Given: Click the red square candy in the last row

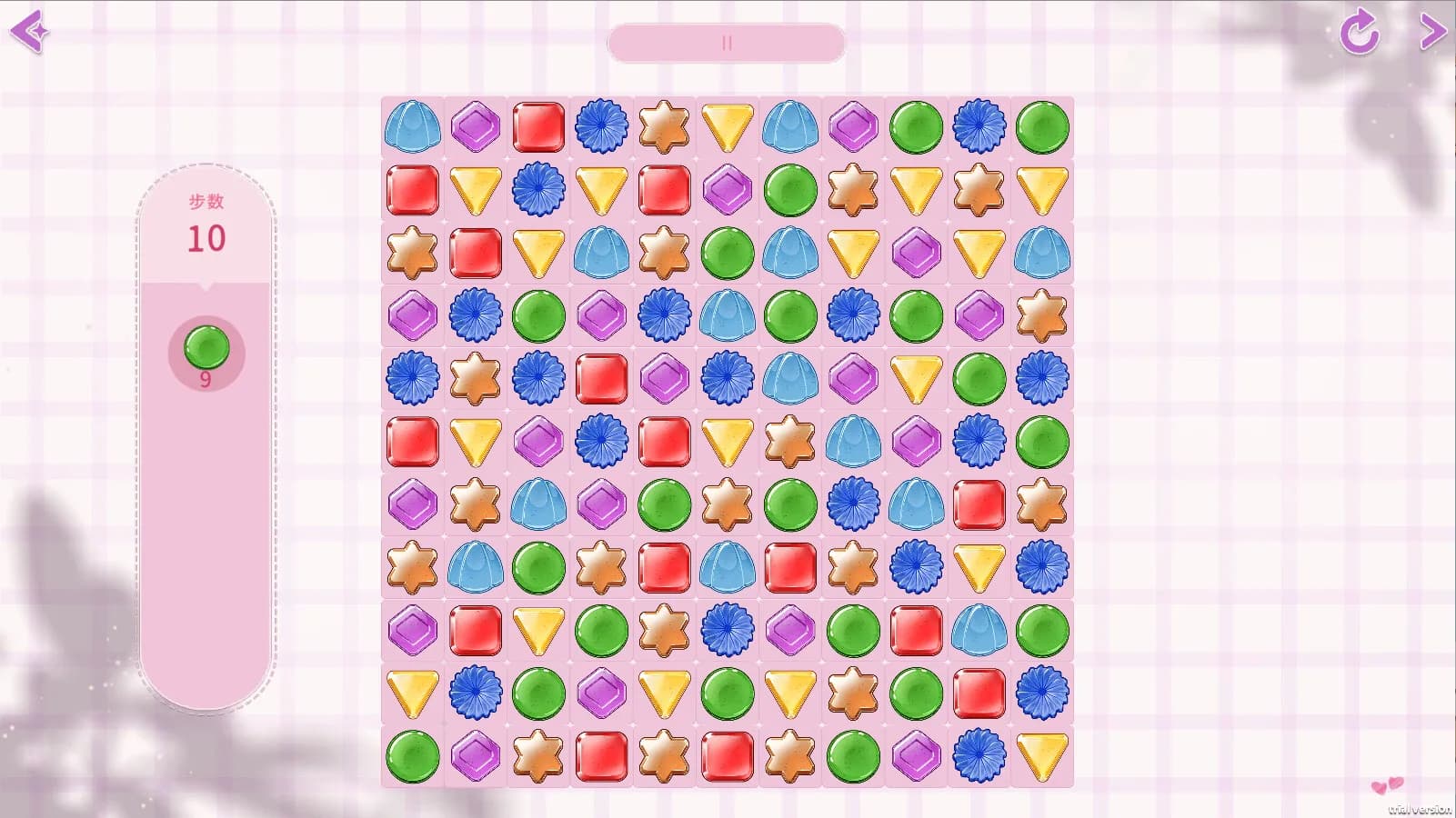Looking at the screenshot, I should click(601, 756).
